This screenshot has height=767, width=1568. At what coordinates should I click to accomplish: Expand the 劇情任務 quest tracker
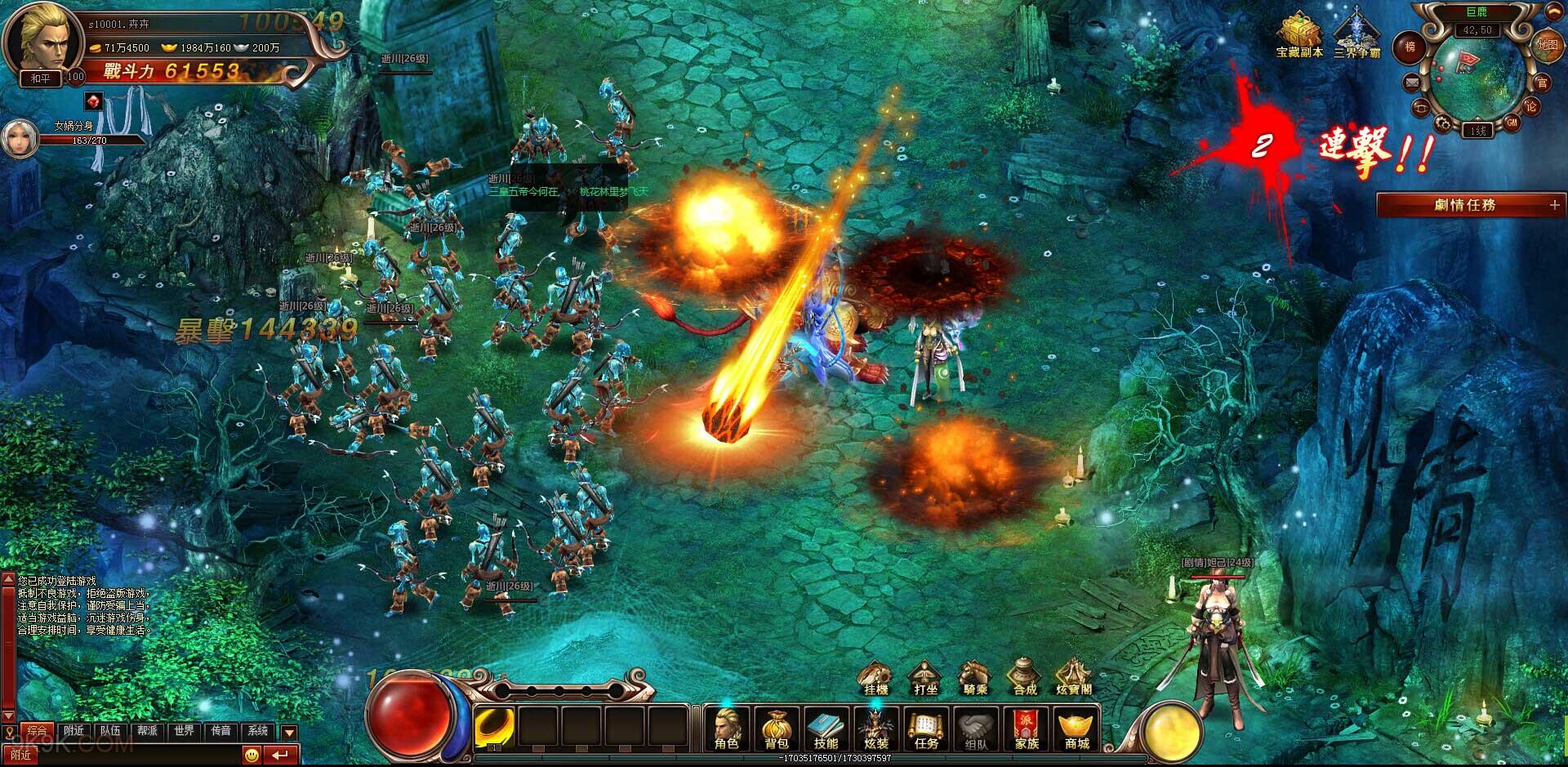[x=1554, y=205]
